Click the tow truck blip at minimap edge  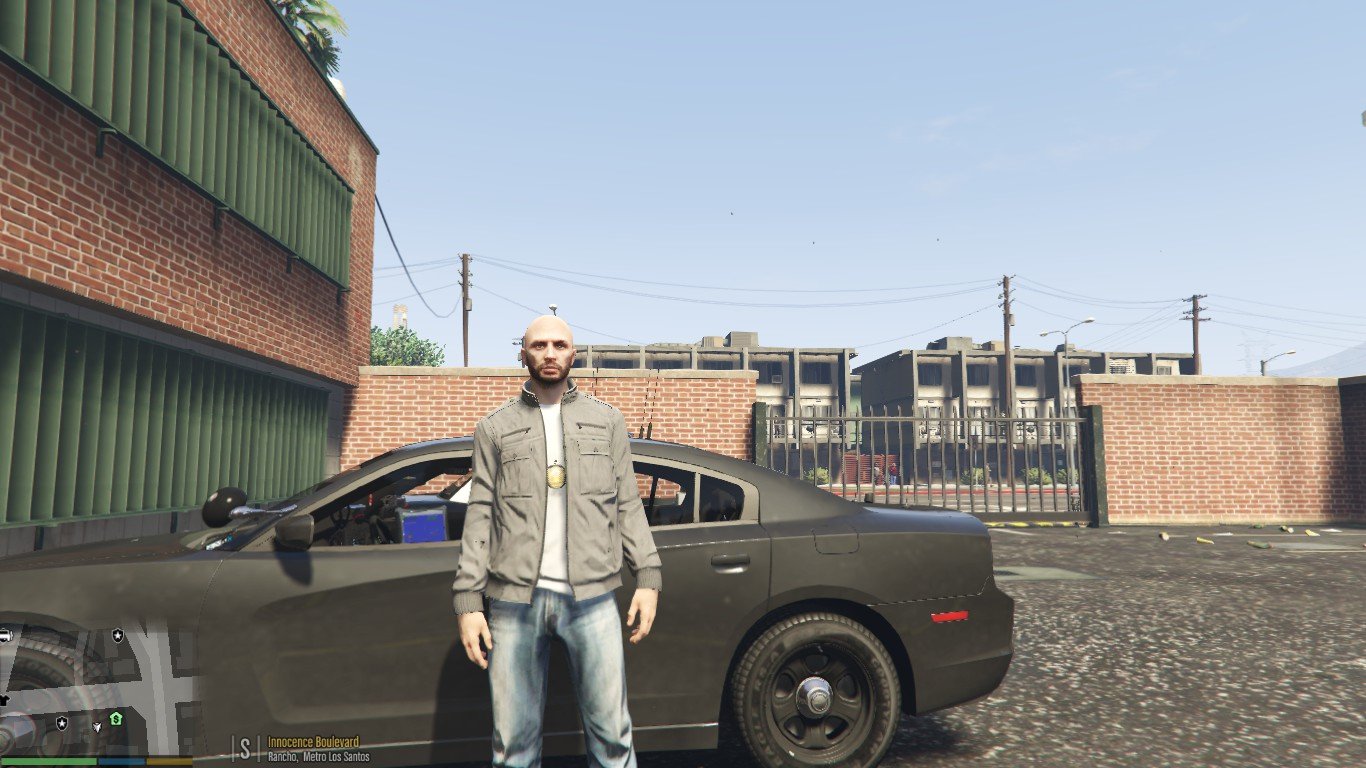click(5, 635)
